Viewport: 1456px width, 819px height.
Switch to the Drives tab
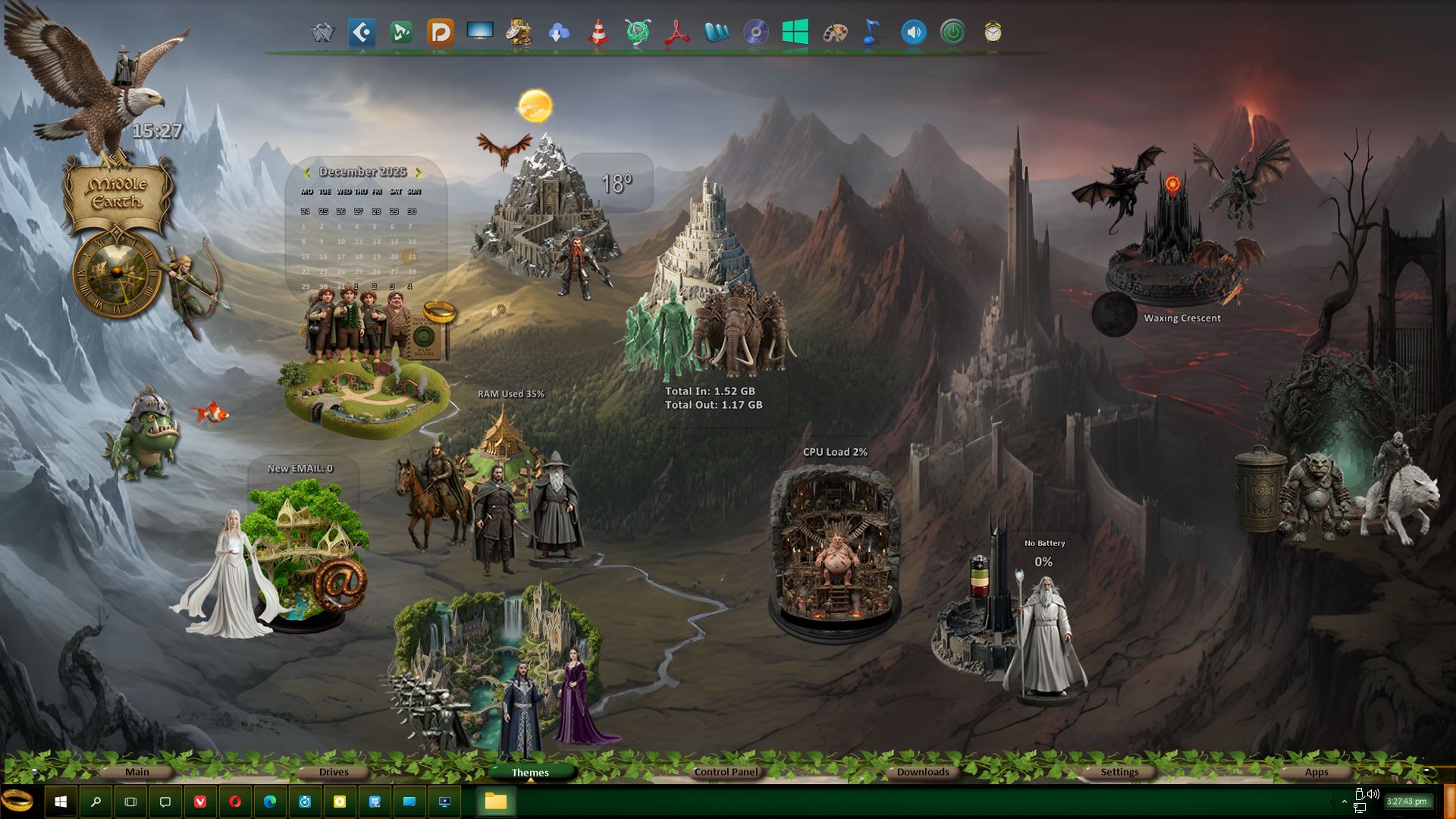click(334, 772)
